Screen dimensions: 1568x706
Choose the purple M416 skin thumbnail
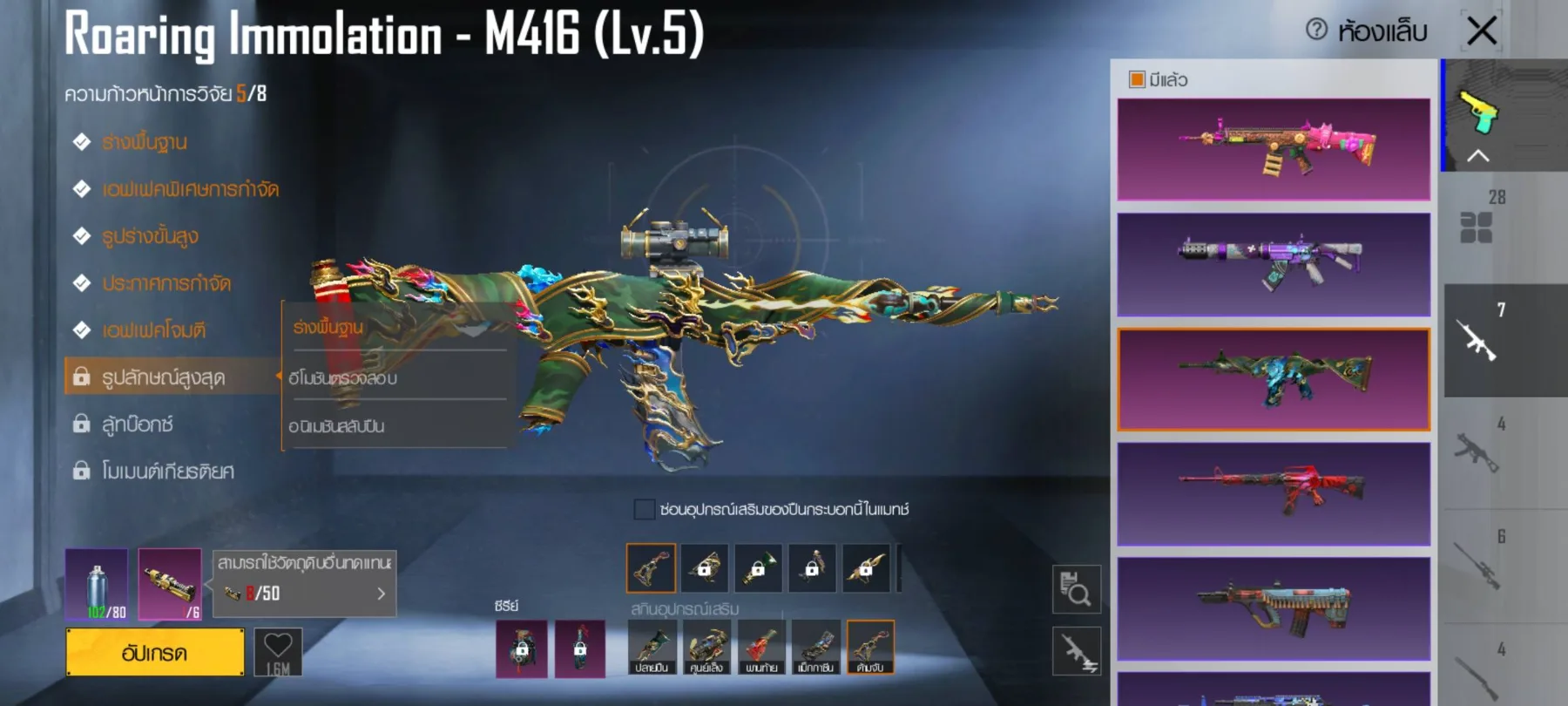(1274, 264)
